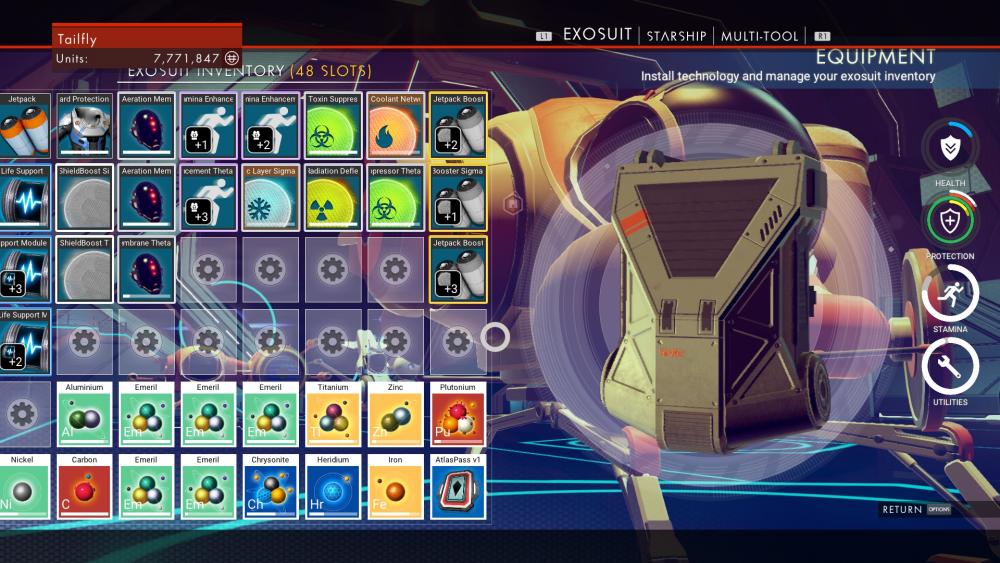Select the Radiation Deflector technology slot
Viewport: 1000px width, 563px height.
coord(333,198)
